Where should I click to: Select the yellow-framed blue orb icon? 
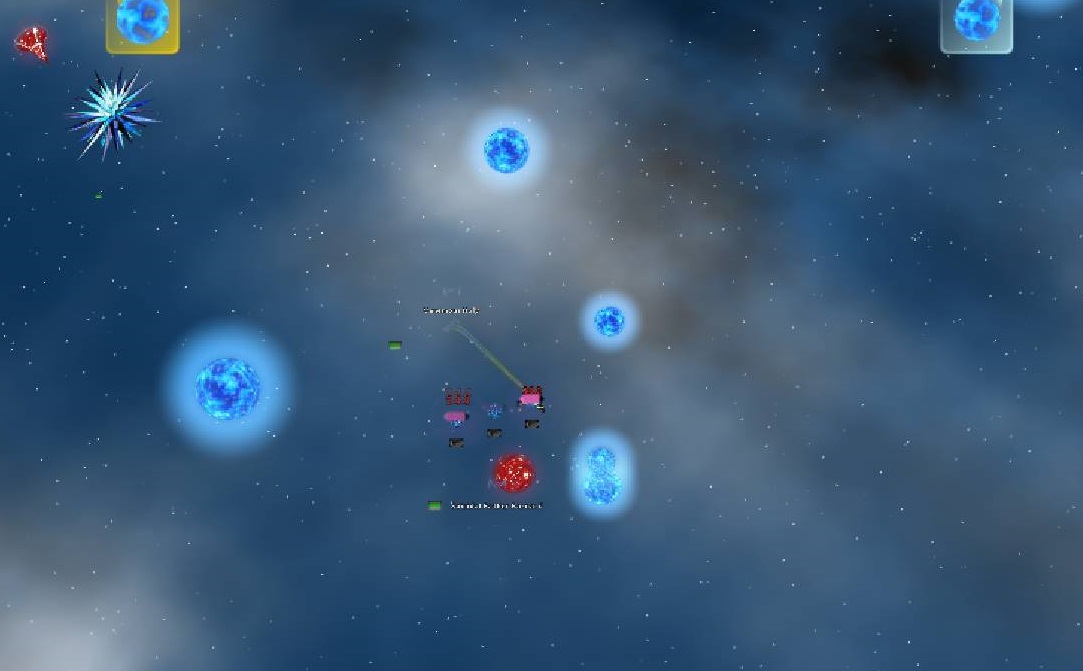(142, 21)
